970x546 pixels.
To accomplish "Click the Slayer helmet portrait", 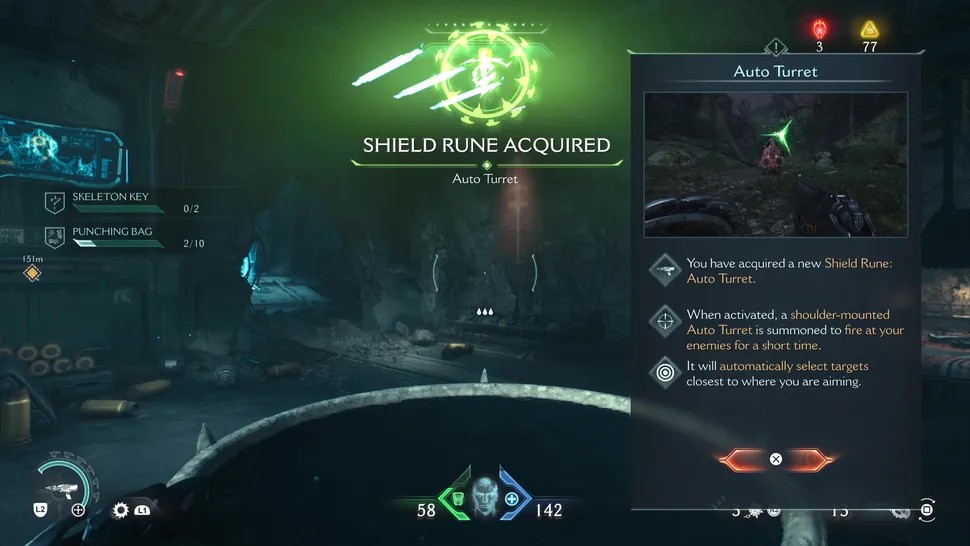I will pyautogui.click(x=485, y=494).
